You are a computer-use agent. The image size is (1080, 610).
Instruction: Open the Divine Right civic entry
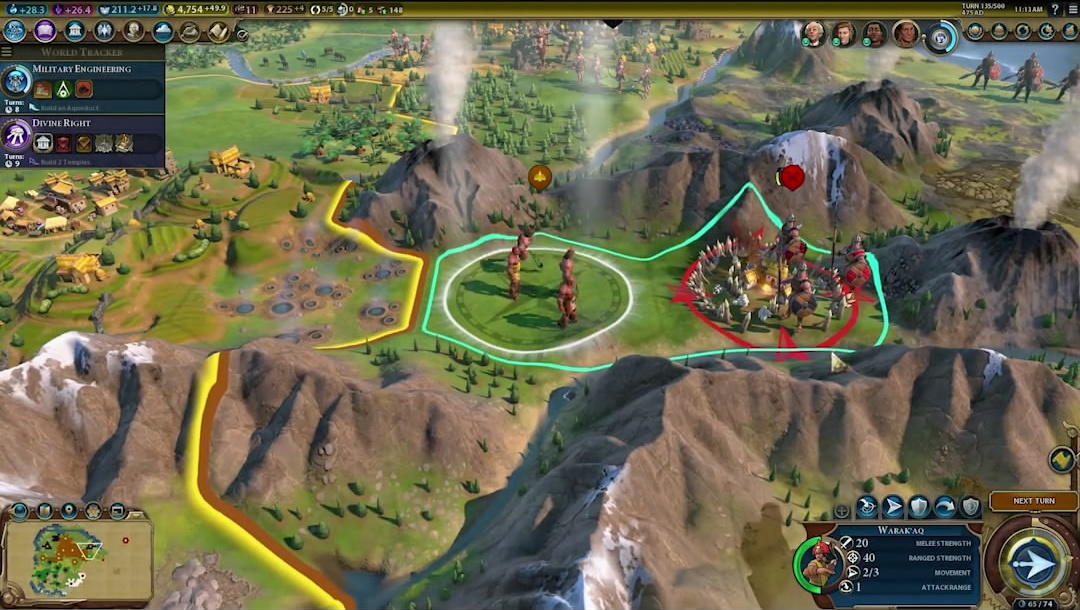pos(82,135)
